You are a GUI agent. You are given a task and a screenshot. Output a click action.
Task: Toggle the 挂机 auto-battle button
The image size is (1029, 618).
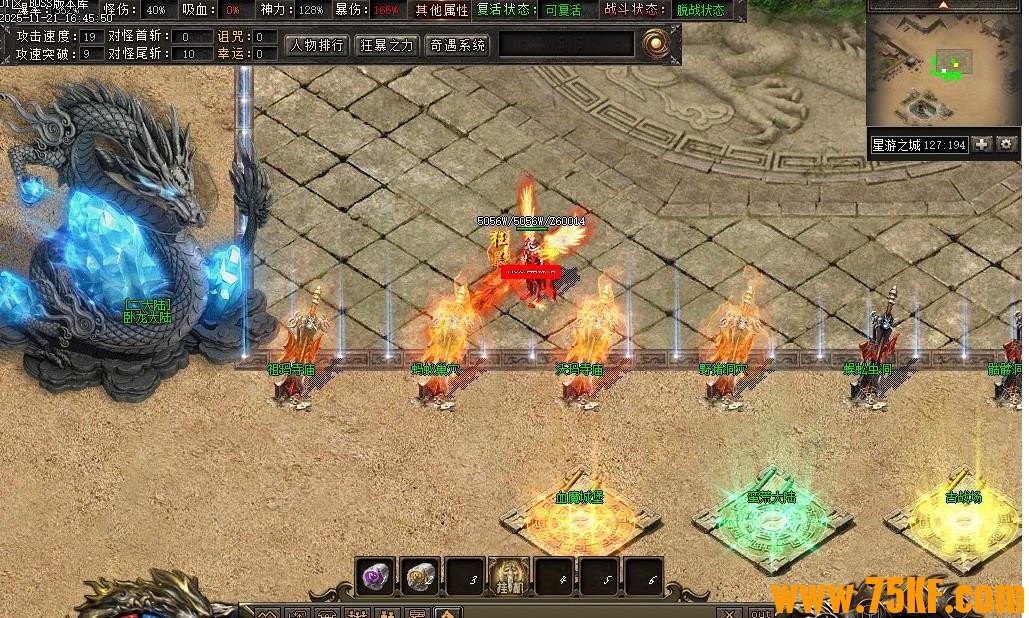(x=509, y=576)
